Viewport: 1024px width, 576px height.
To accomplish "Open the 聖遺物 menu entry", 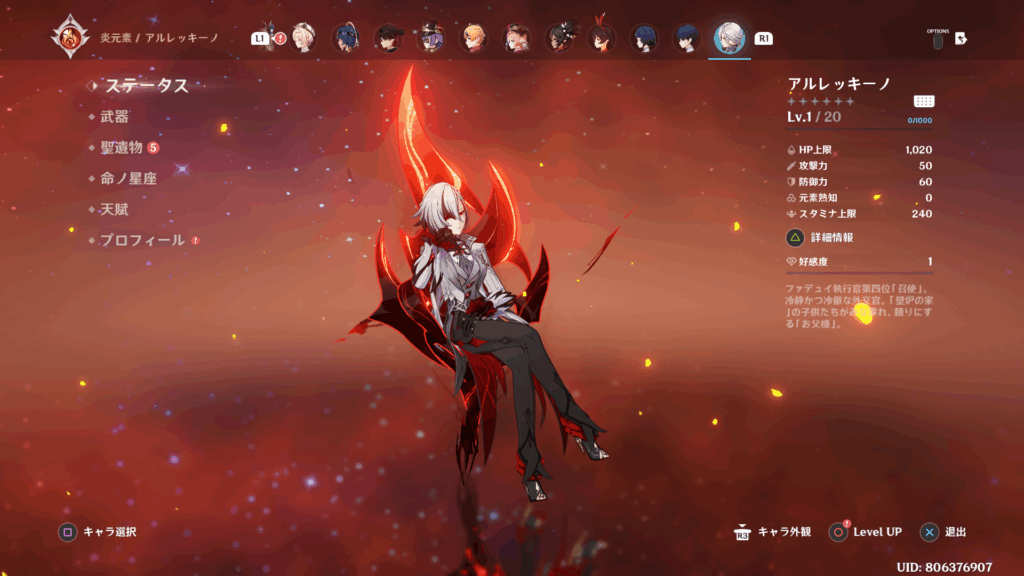I will point(121,148).
